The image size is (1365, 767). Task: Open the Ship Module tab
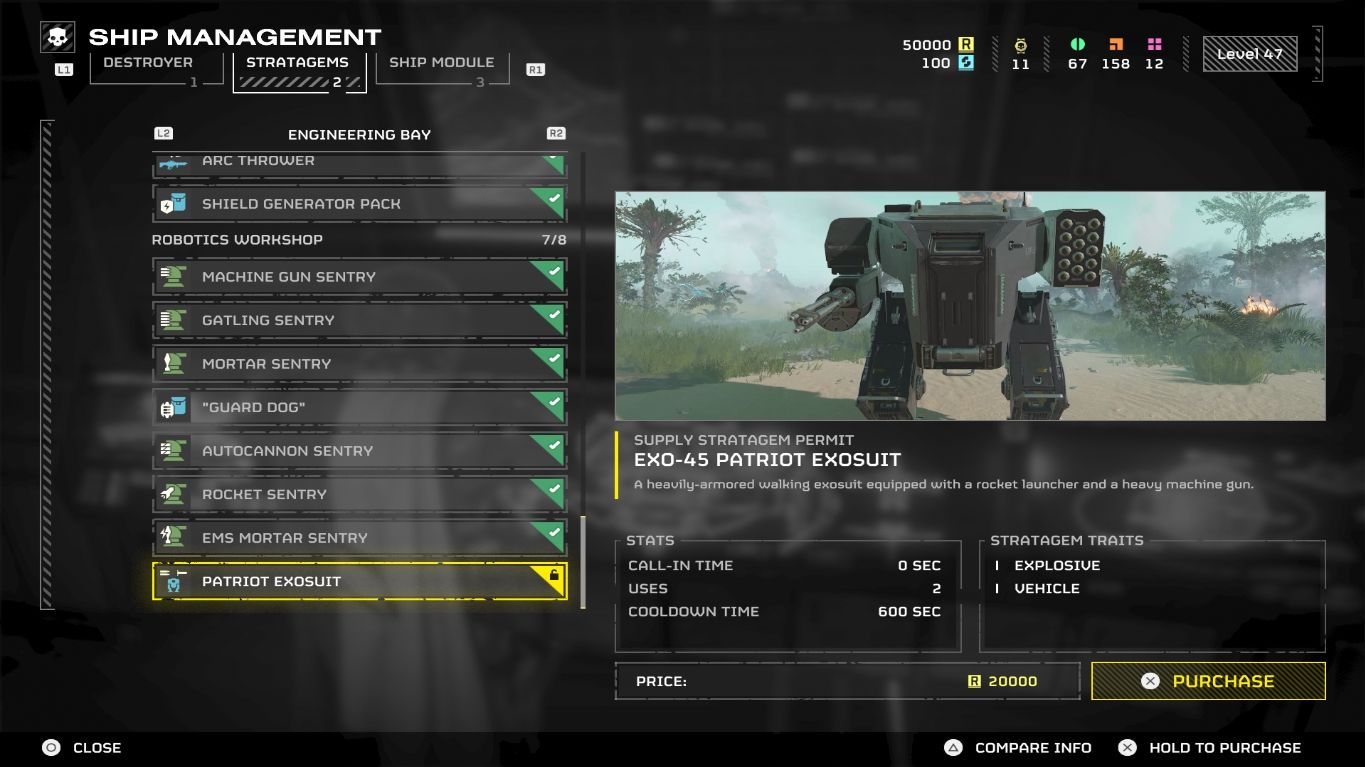click(441, 68)
